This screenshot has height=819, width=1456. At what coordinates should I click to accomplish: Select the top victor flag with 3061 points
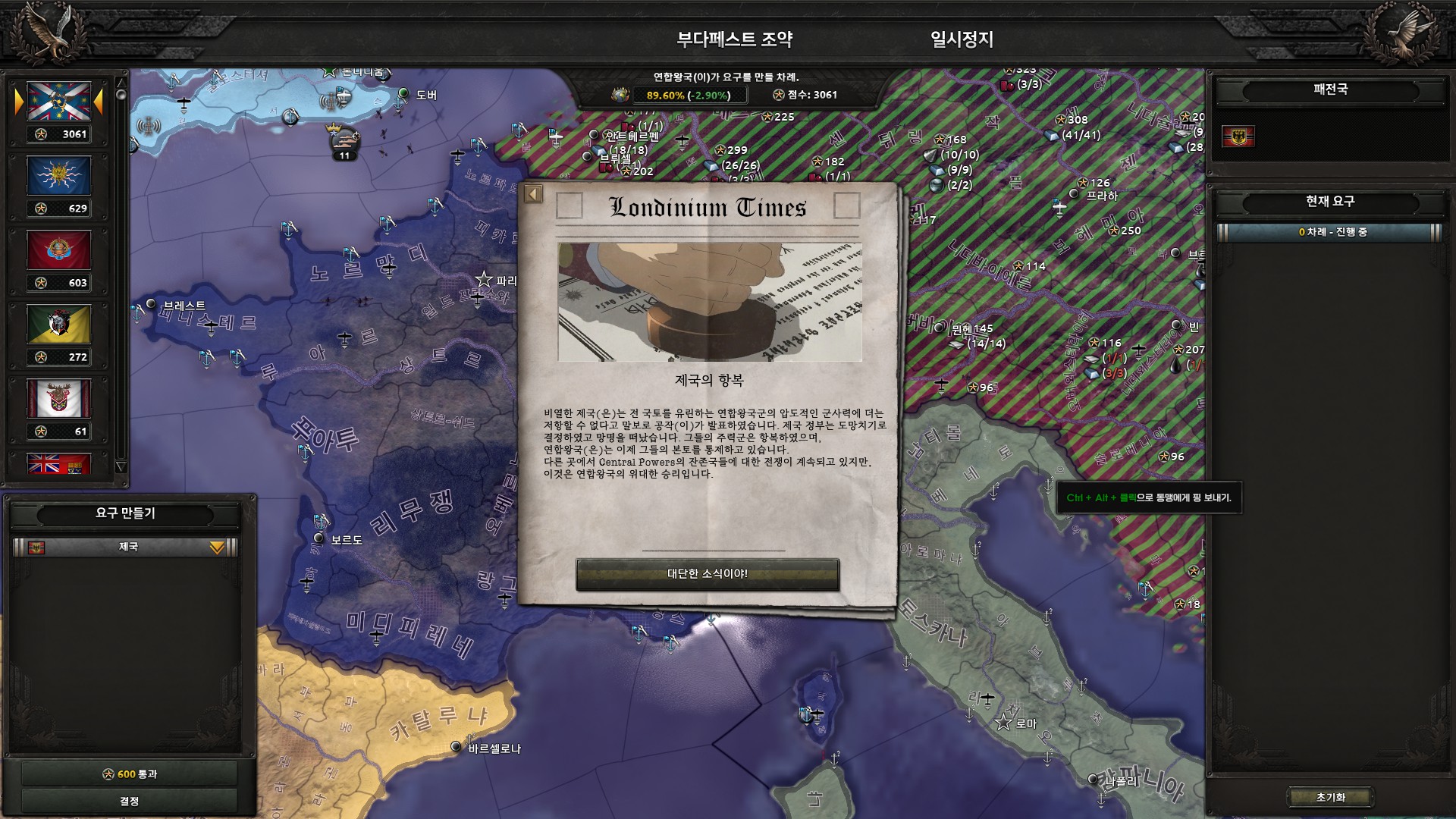point(59,102)
